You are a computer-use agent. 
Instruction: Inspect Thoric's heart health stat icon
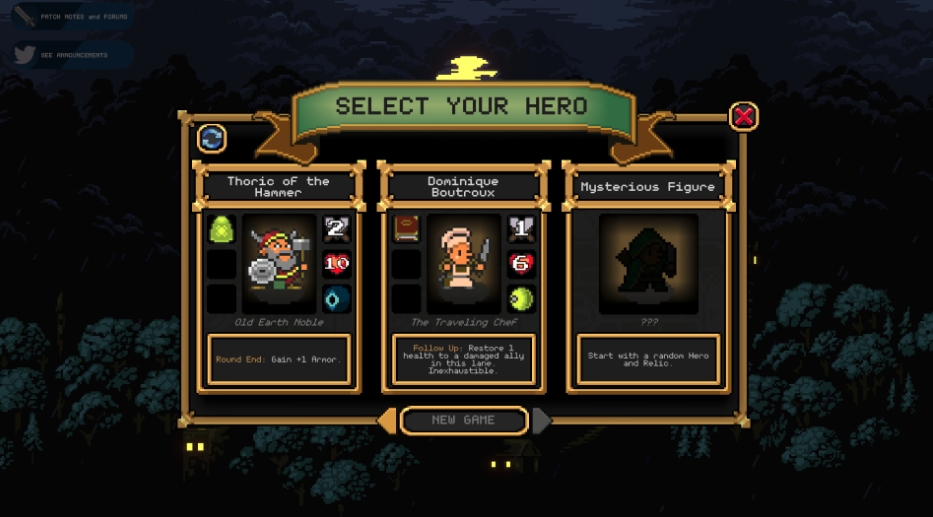336,265
